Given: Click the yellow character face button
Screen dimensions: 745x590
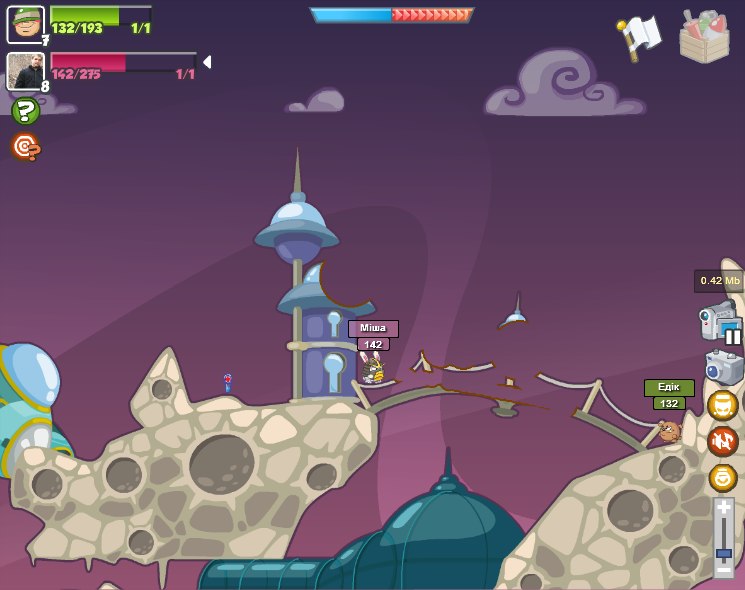Looking at the screenshot, I should [x=722, y=405].
